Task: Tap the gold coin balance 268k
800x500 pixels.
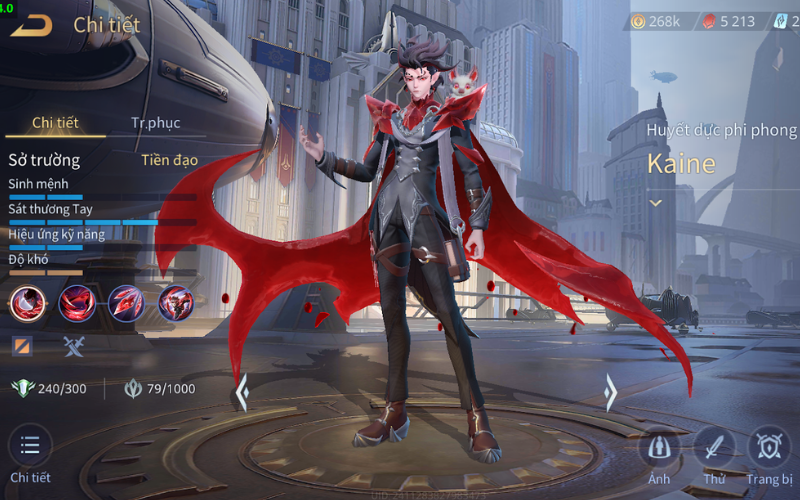Action: (657, 21)
